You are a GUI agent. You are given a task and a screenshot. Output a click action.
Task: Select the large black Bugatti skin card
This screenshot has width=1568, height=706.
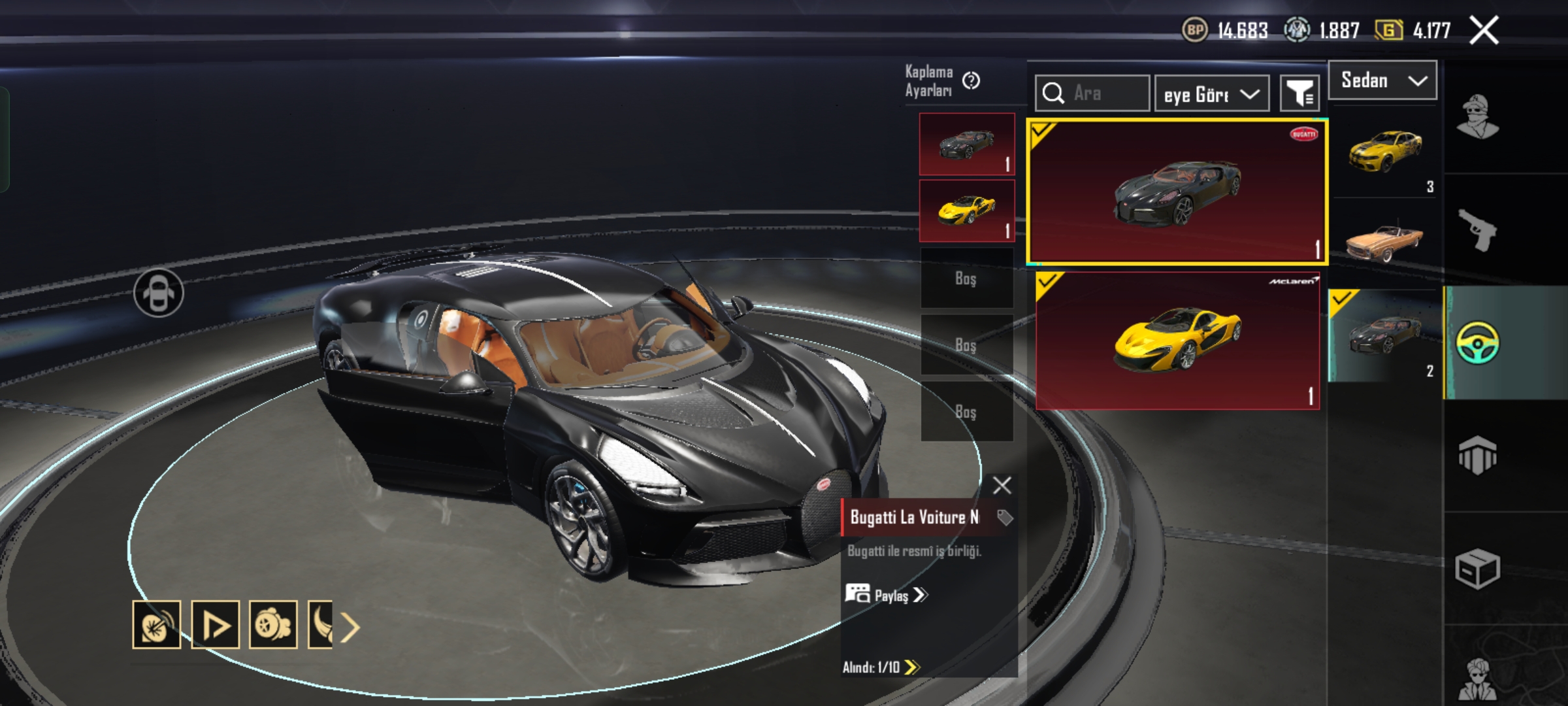point(1177,192)
